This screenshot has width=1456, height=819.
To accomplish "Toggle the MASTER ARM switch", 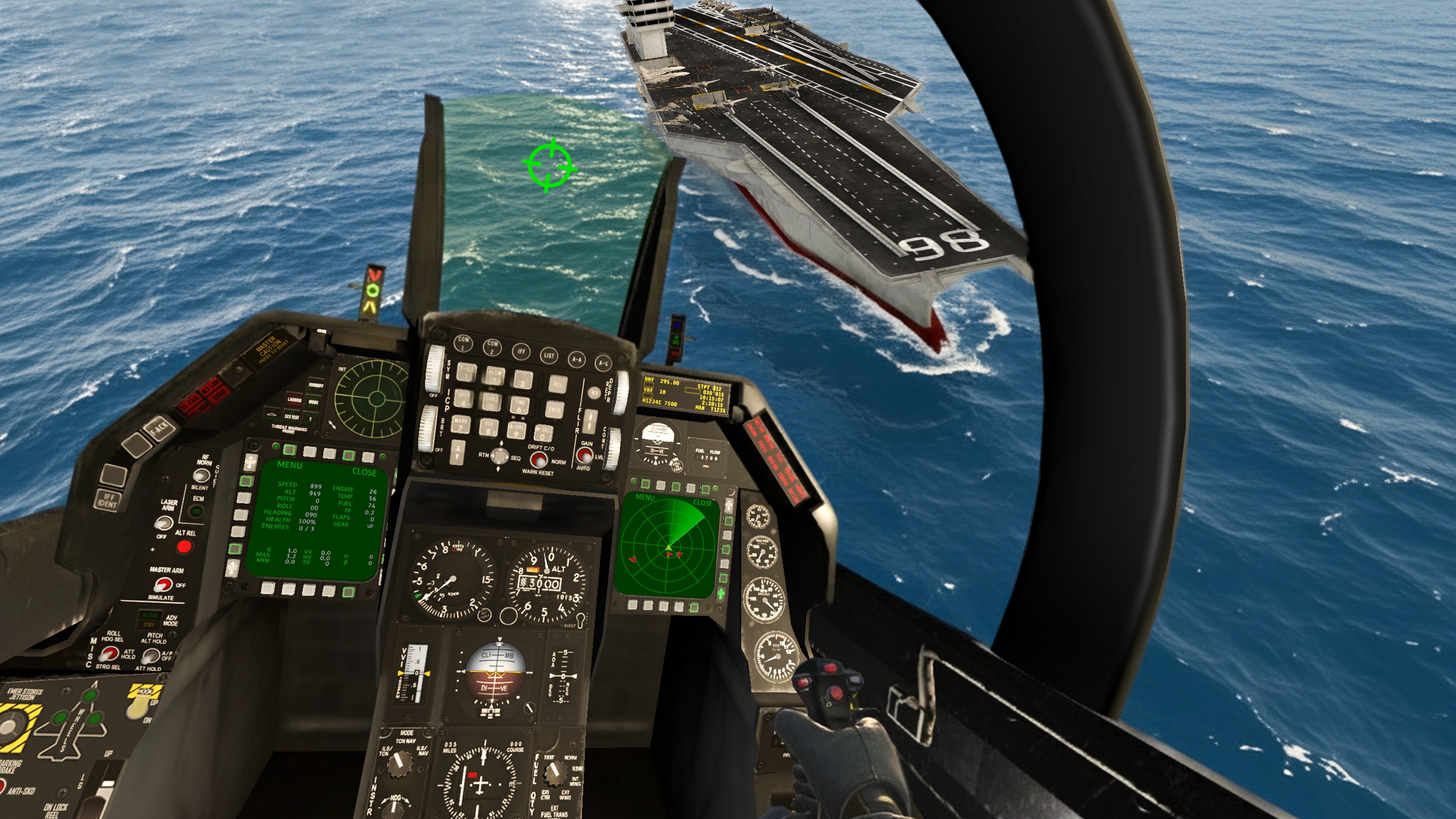I will point(163,584).
